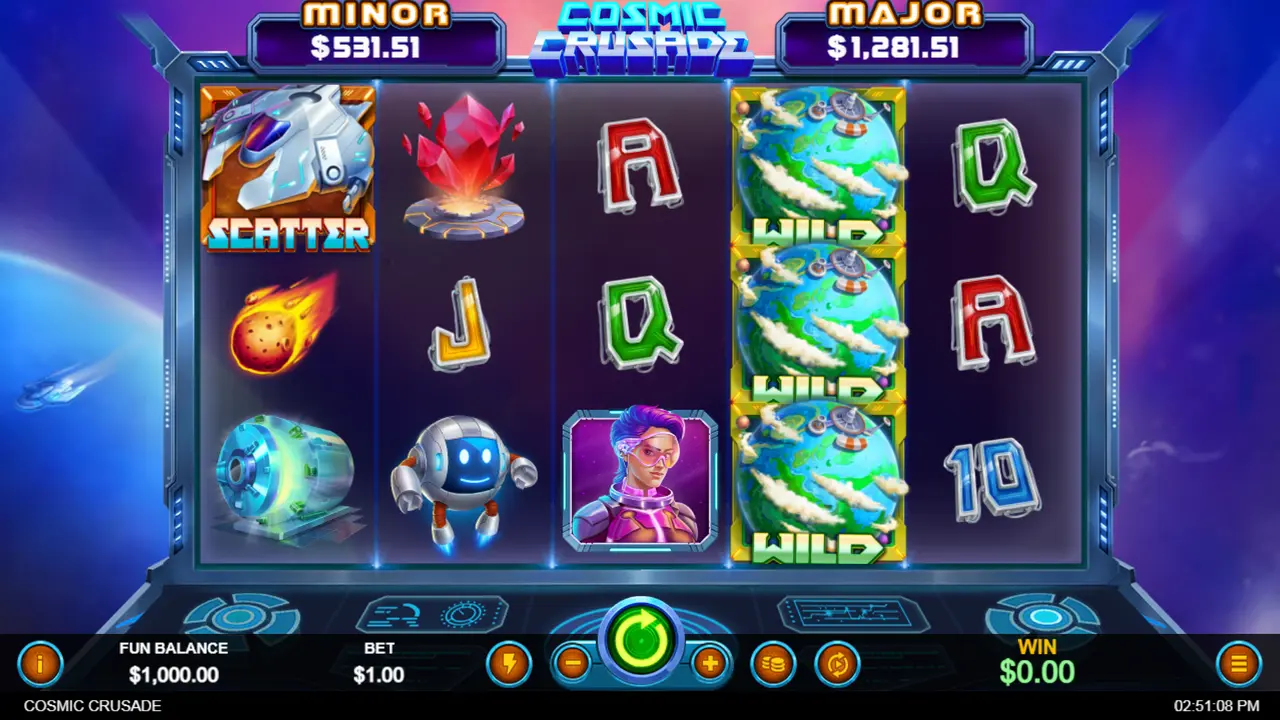Click the Major jackpot display
Screen dimensions: 1280x720
pos(905,32)
